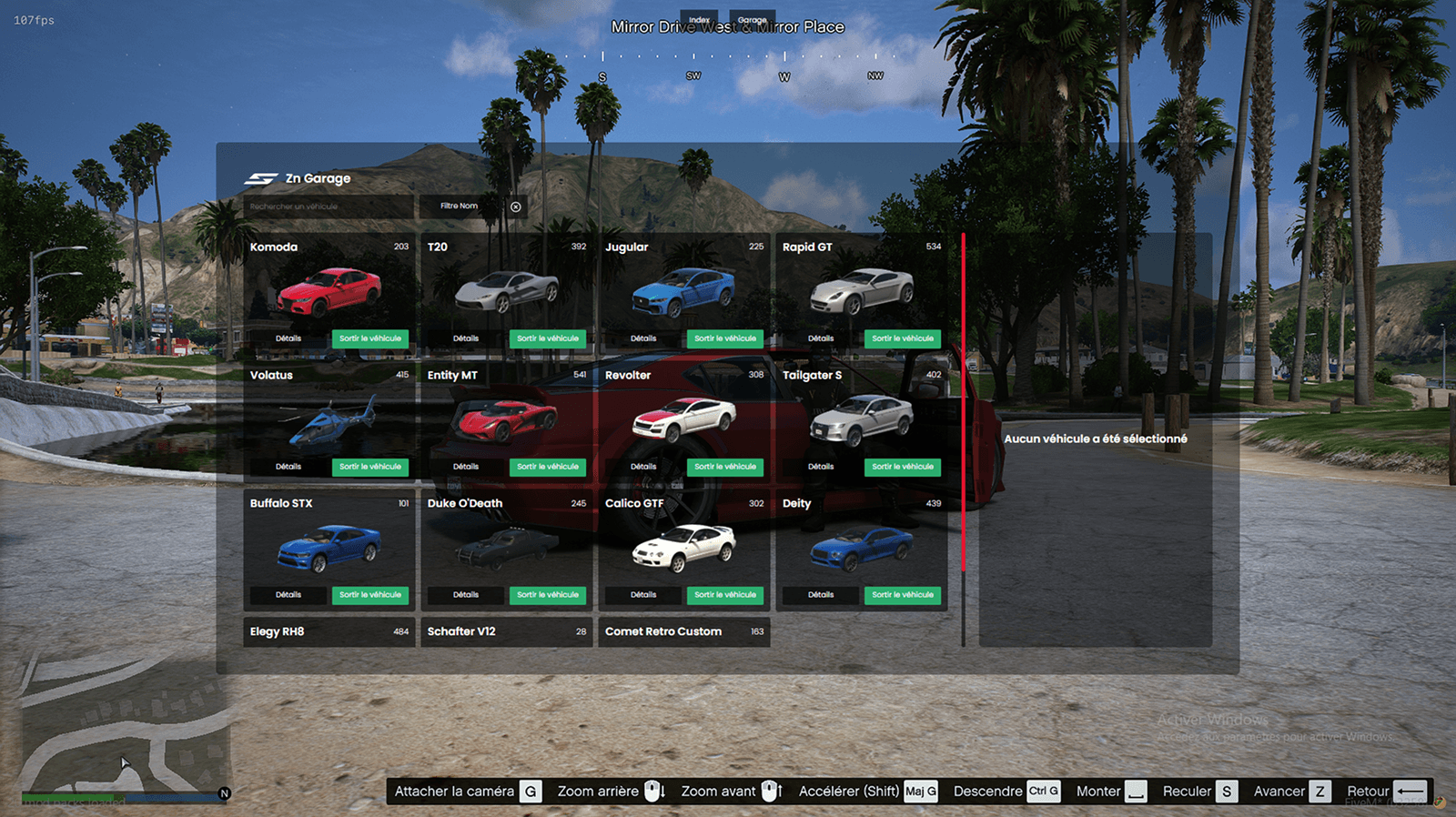Click the mouse scroll icon beside Zoom arrière
Screen dimensions: 1456x817
[x=652, y=791]
